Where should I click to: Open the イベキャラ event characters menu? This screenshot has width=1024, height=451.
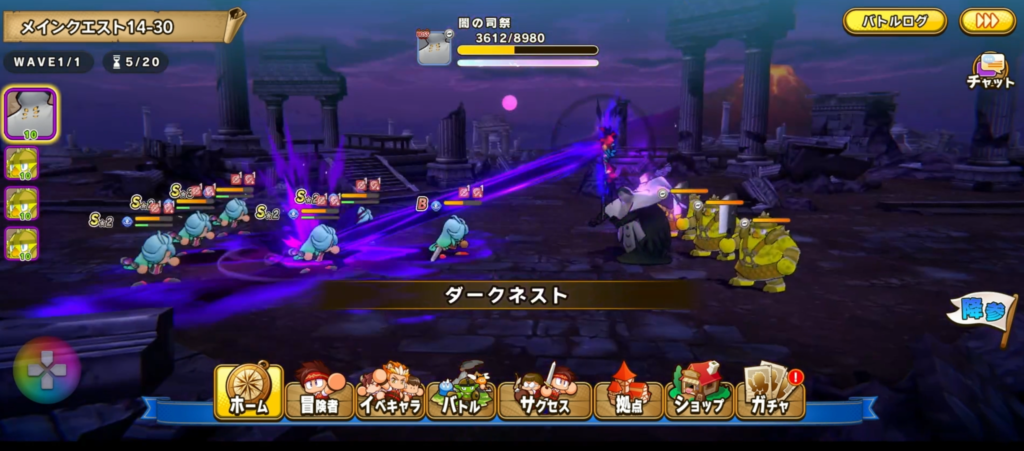[x=390, y=391]
